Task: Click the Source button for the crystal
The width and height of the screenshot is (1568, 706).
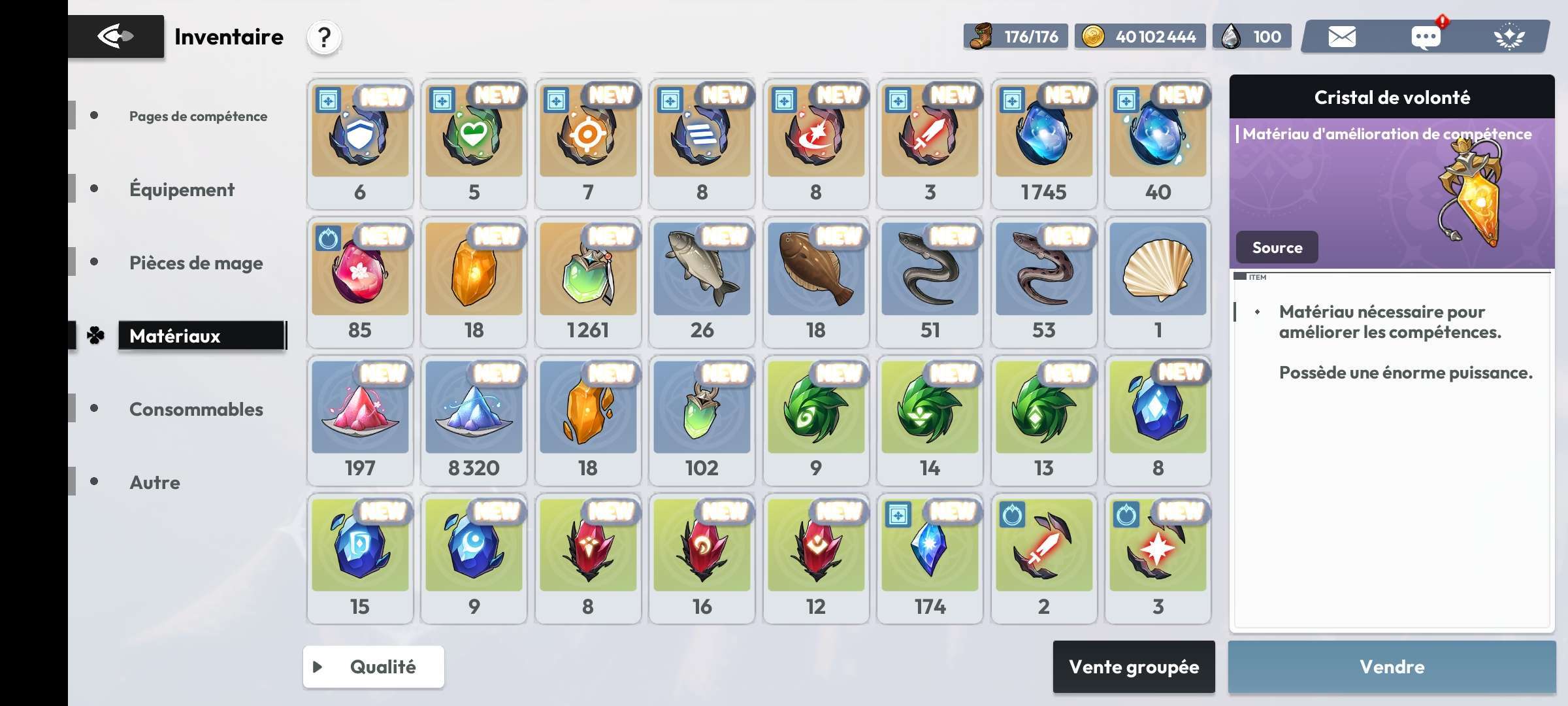Action: (x=1277, y=248)
